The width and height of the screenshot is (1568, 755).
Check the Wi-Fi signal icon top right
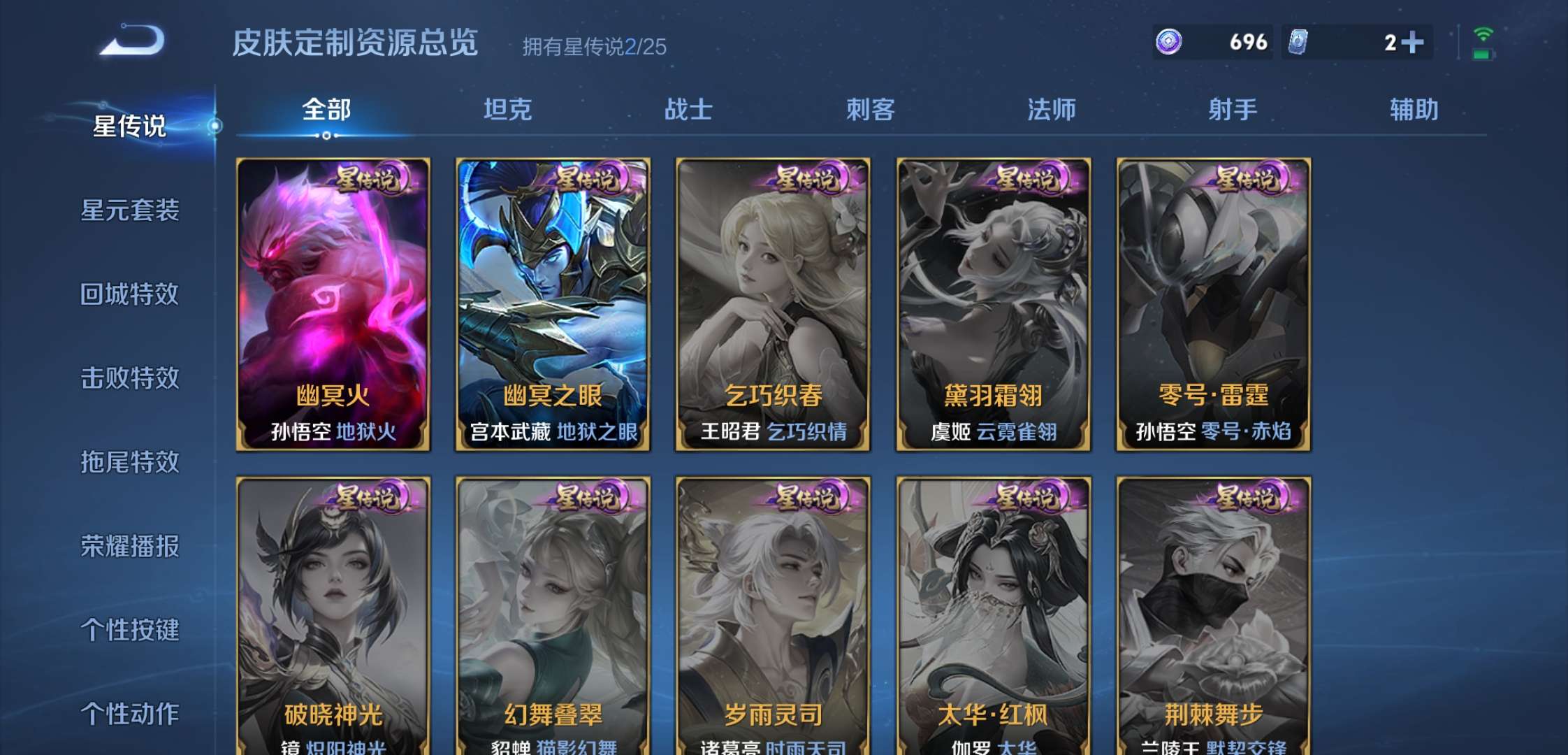(x=1484, y=35)
